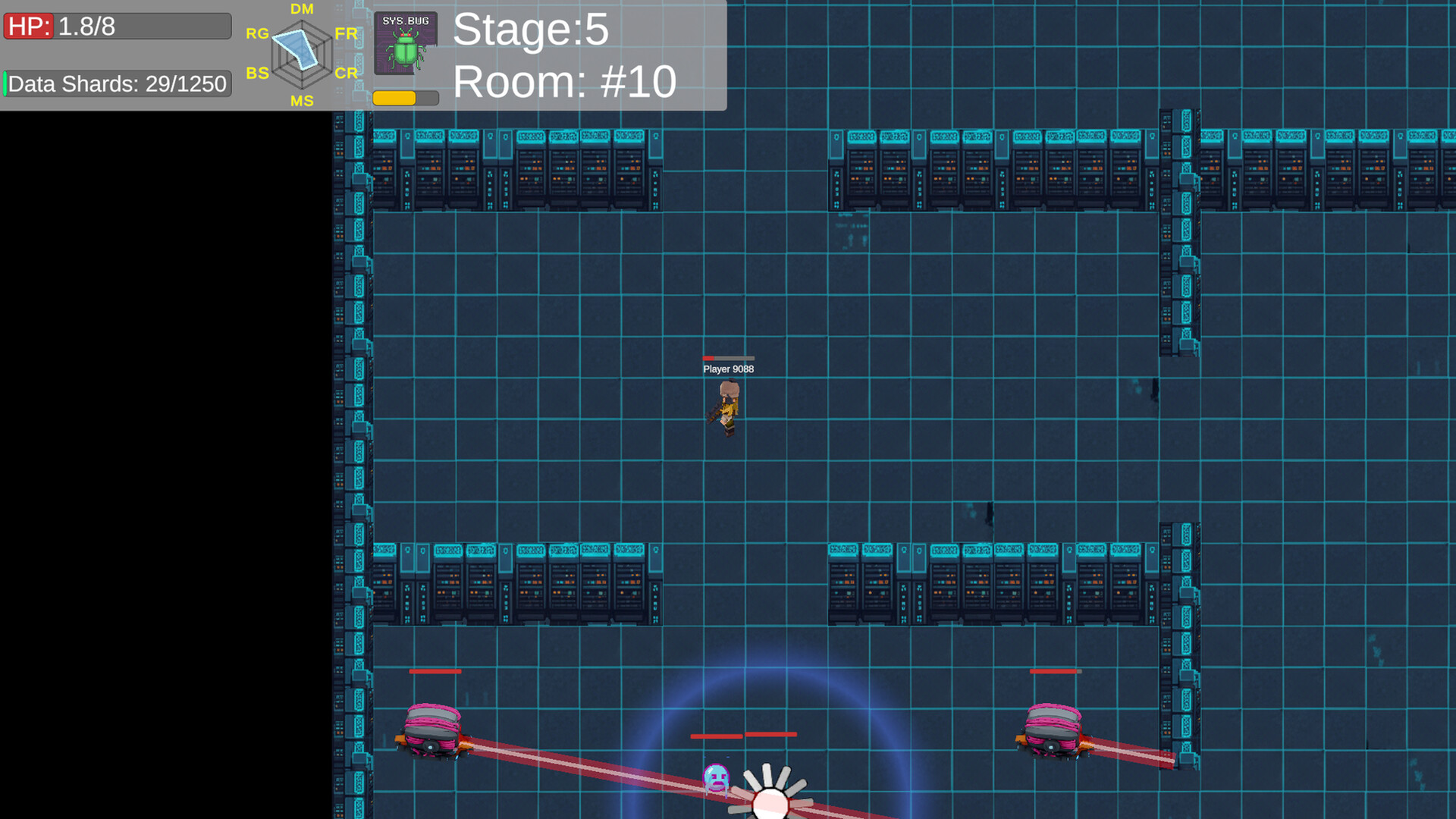The height and width of the screenshot is (819, 1456).
Task: Click the DM stat label on radar
Action: 302,9
